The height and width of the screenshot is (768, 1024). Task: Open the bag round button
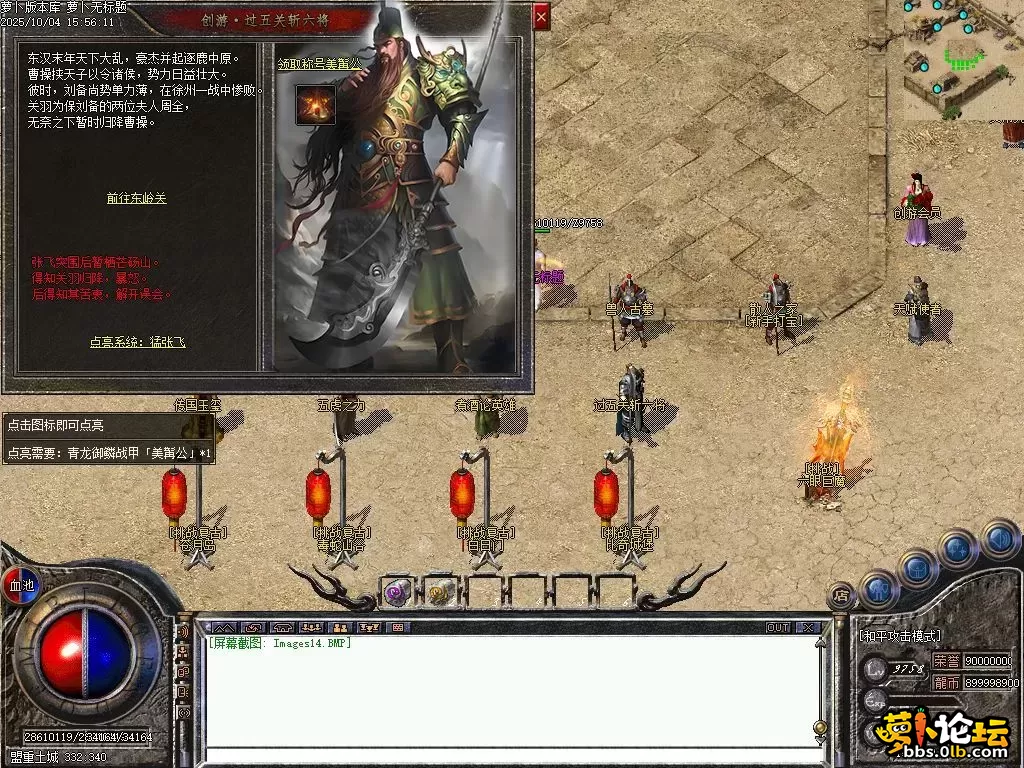tap(917, 568)
